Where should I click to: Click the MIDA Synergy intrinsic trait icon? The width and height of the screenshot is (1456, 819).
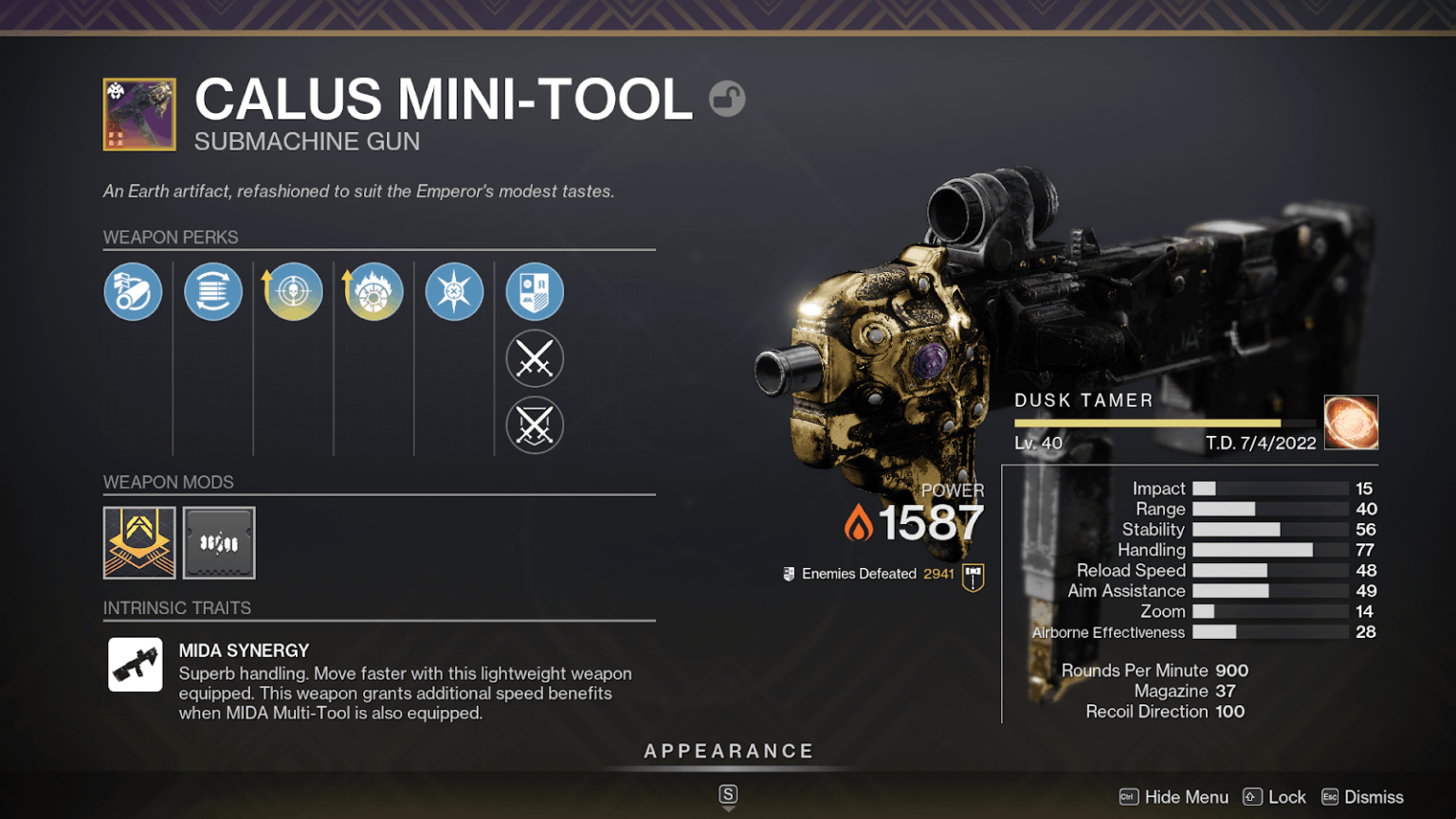click(x=136, y=664)
